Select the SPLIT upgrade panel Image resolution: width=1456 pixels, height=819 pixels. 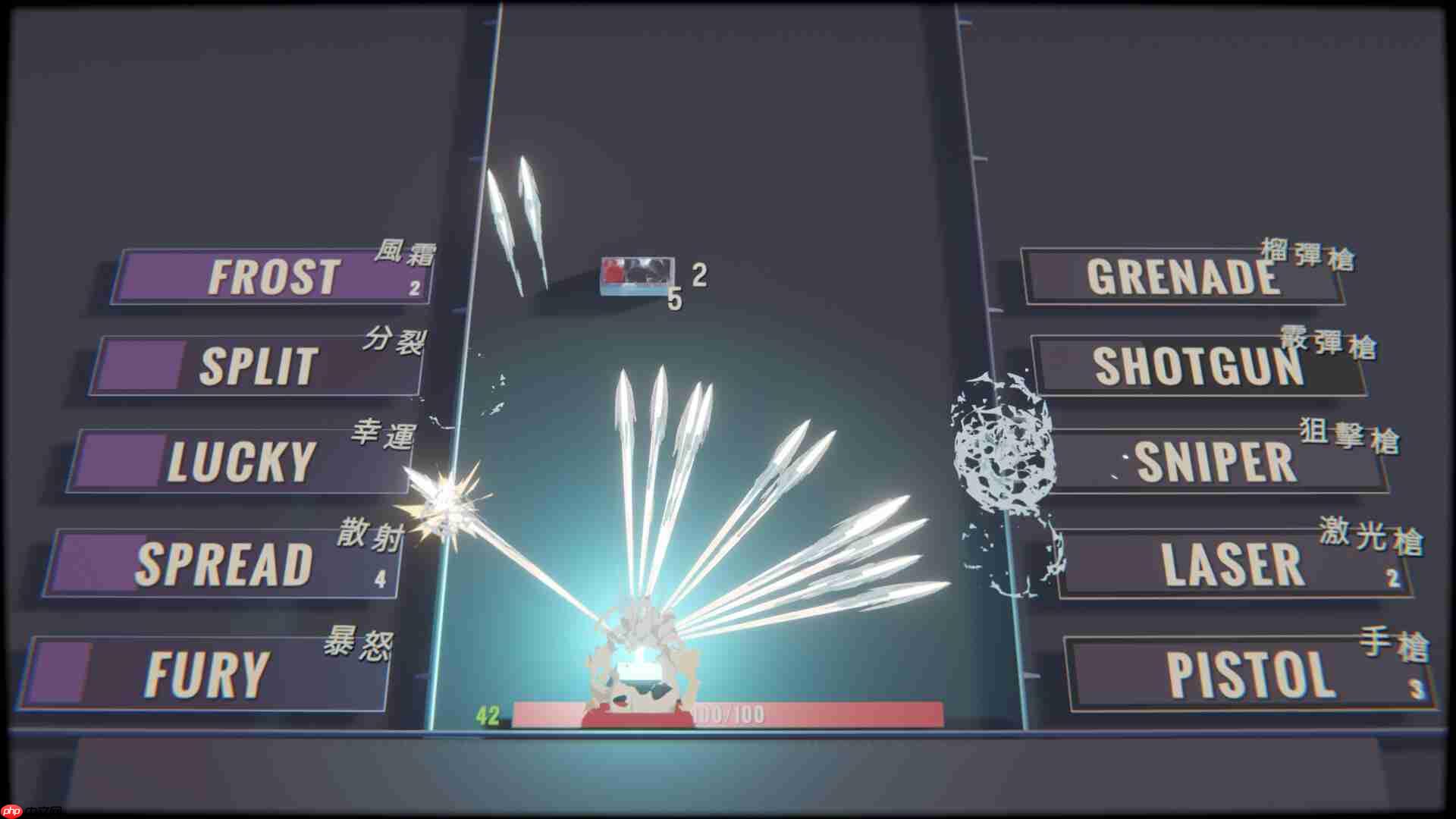(258, 364)
